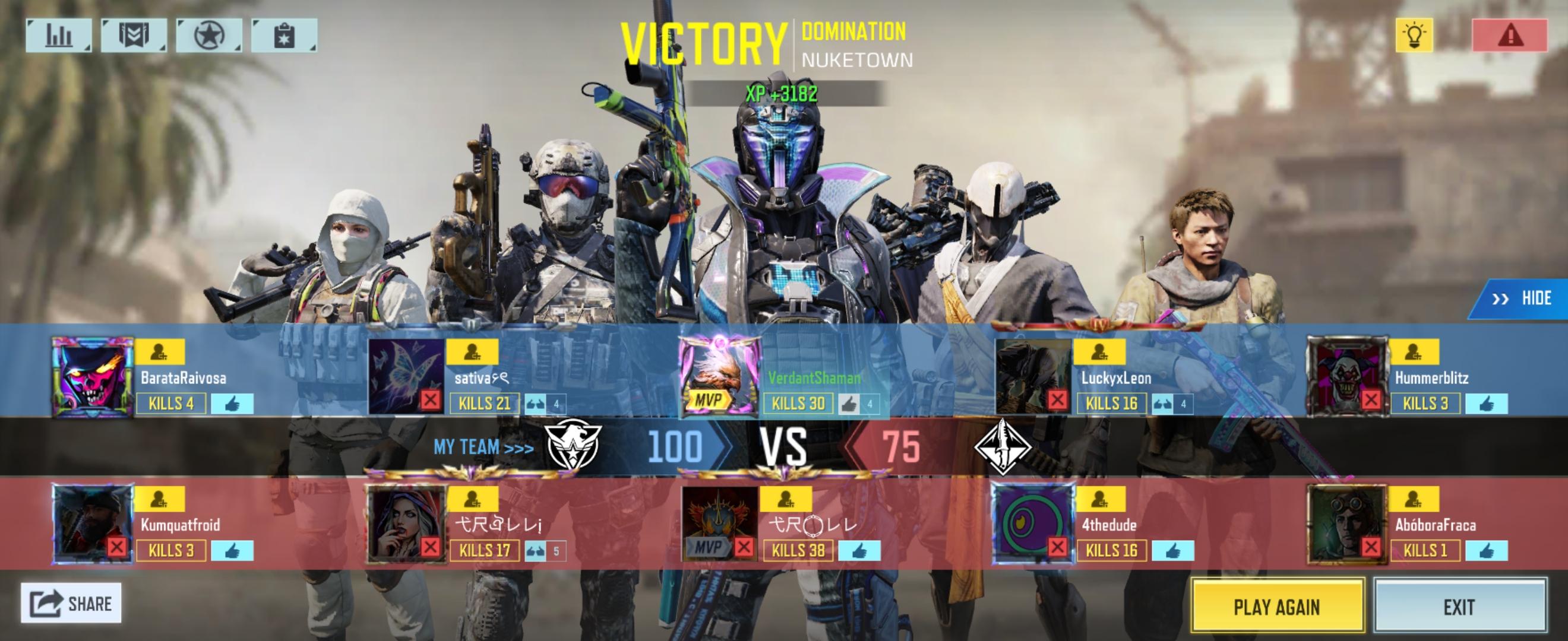Report using the red warning triangle button
This screenshot has height=641, width=1568.
pos(1510,35)
